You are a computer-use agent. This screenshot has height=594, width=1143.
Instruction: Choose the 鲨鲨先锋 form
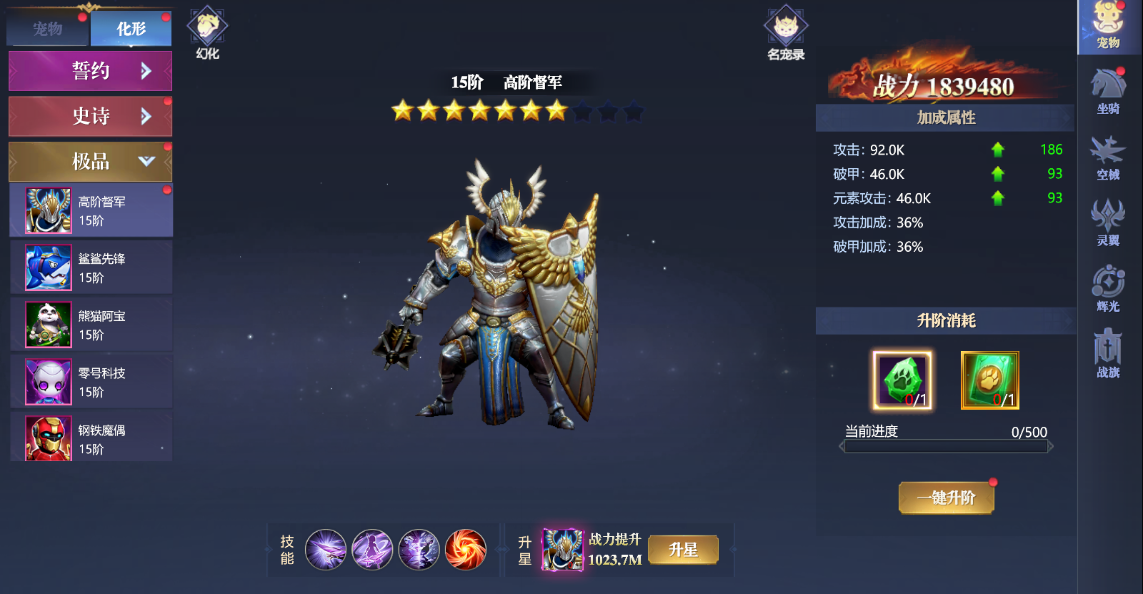(x=91, y=267)
